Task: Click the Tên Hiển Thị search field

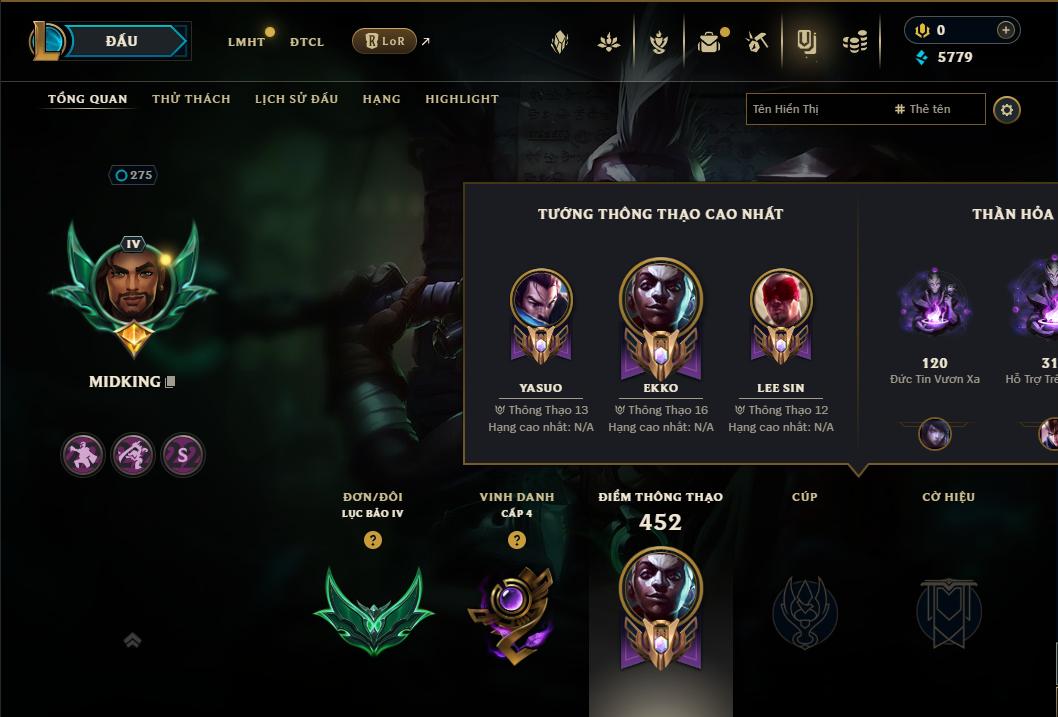Action: click(815, 109)
